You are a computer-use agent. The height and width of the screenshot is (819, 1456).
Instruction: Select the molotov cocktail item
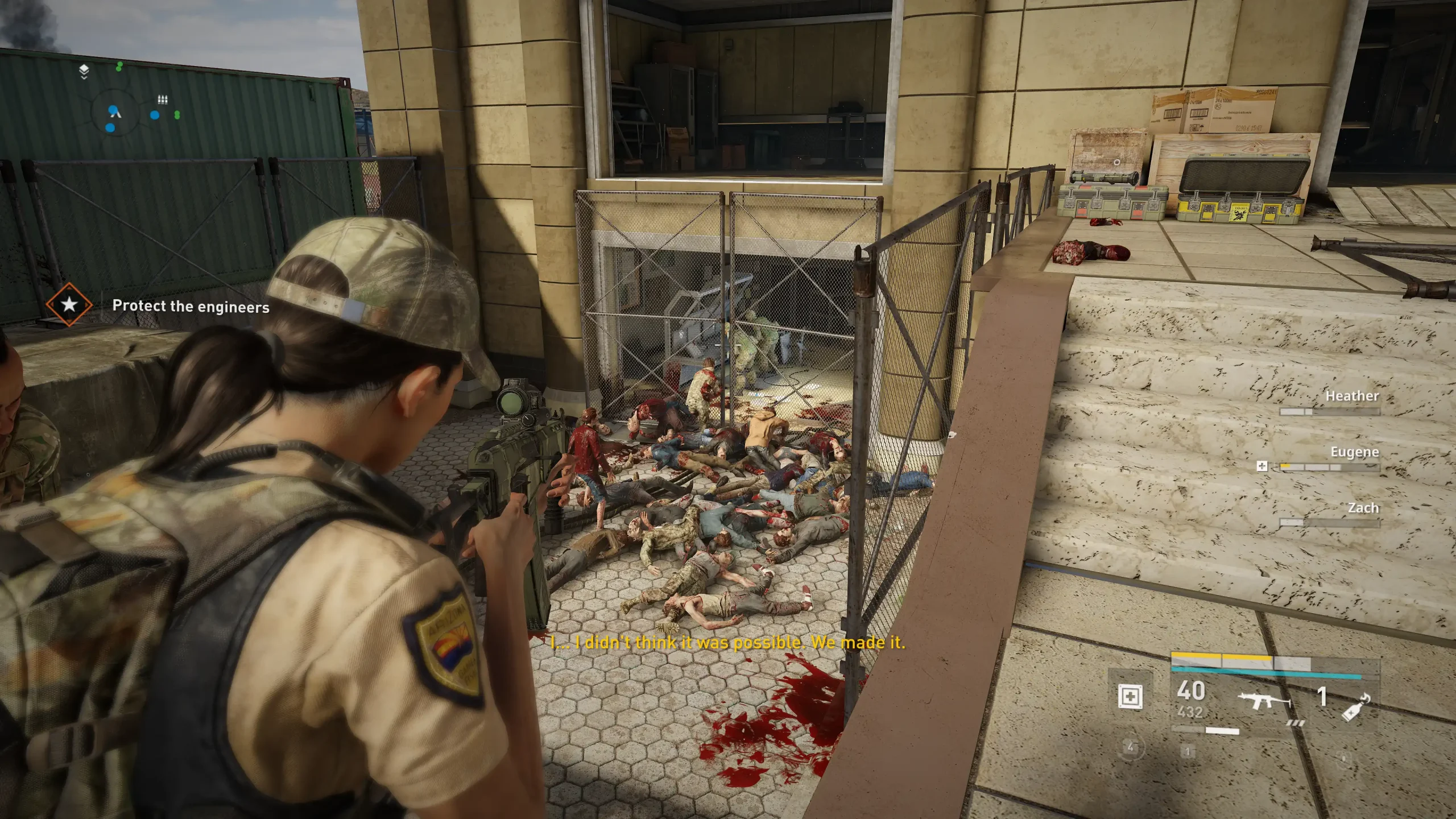(x=1355, y=708)
